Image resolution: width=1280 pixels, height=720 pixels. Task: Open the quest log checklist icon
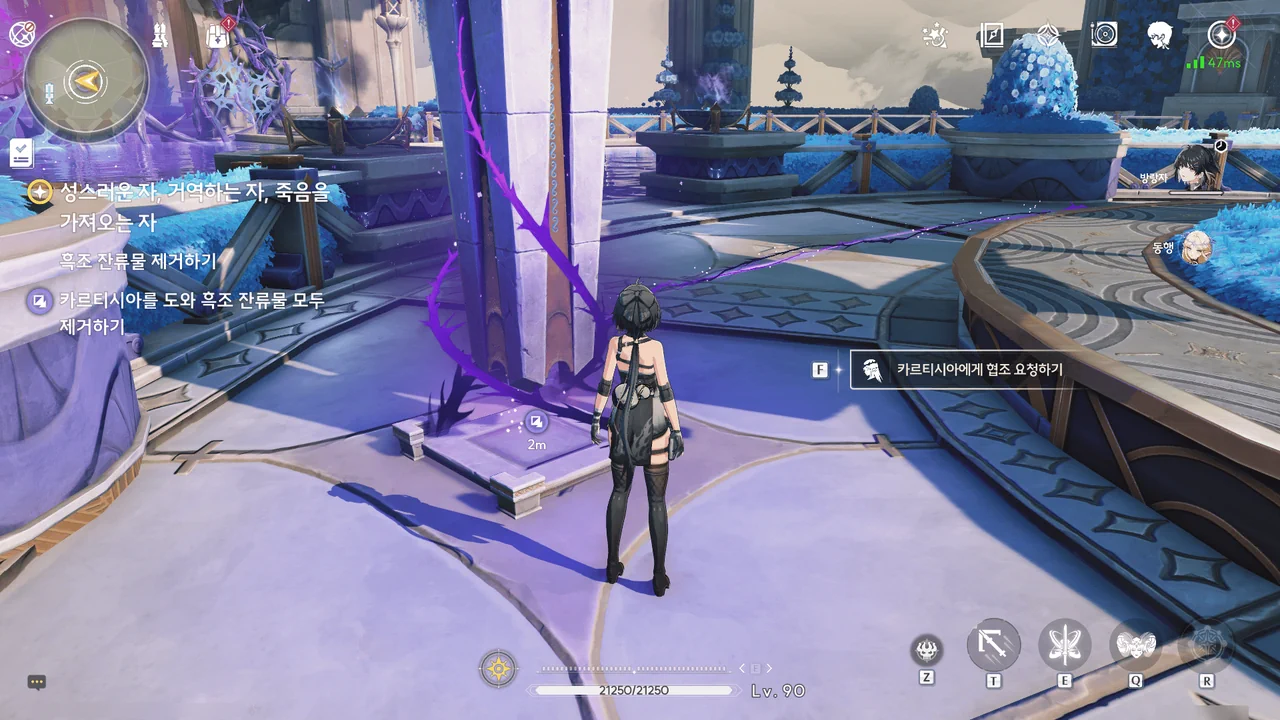pos(22,153)
